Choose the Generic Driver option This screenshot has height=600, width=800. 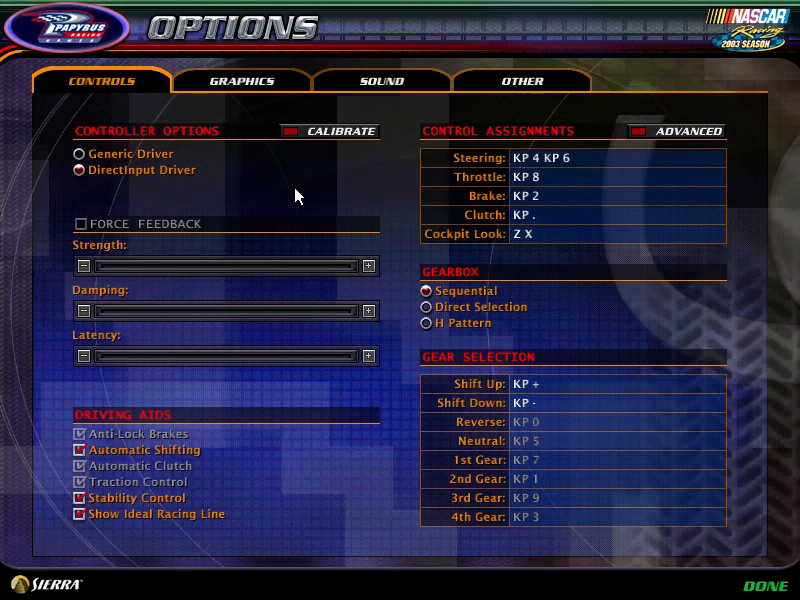[x=79, y=154]
